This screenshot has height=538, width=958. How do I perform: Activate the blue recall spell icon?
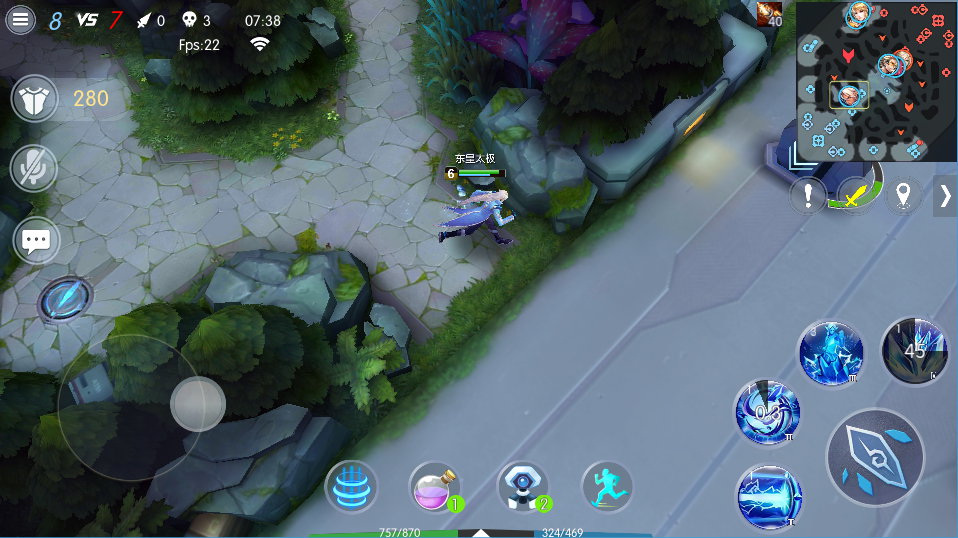pyautogui.click(x=351, y=488)
